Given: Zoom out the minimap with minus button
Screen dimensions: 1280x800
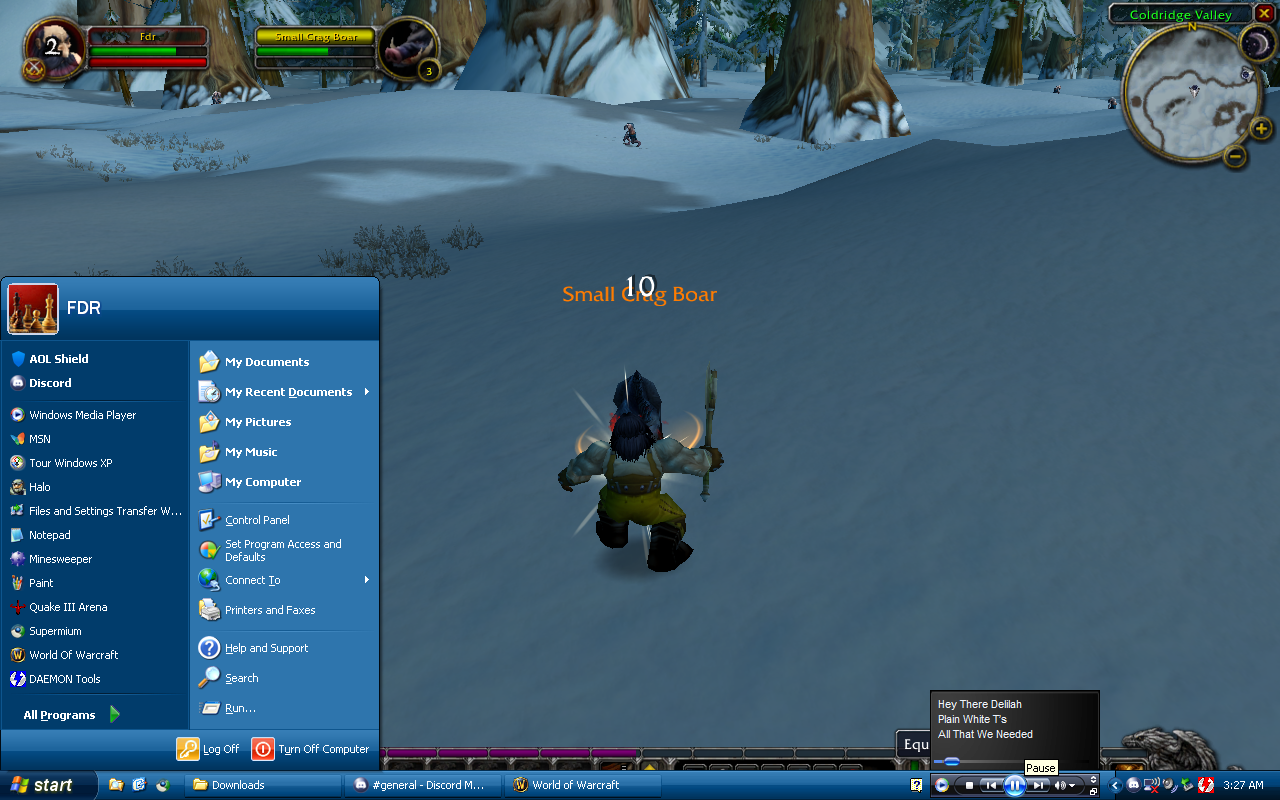Looking at the screenshot, I should 1235,156.
